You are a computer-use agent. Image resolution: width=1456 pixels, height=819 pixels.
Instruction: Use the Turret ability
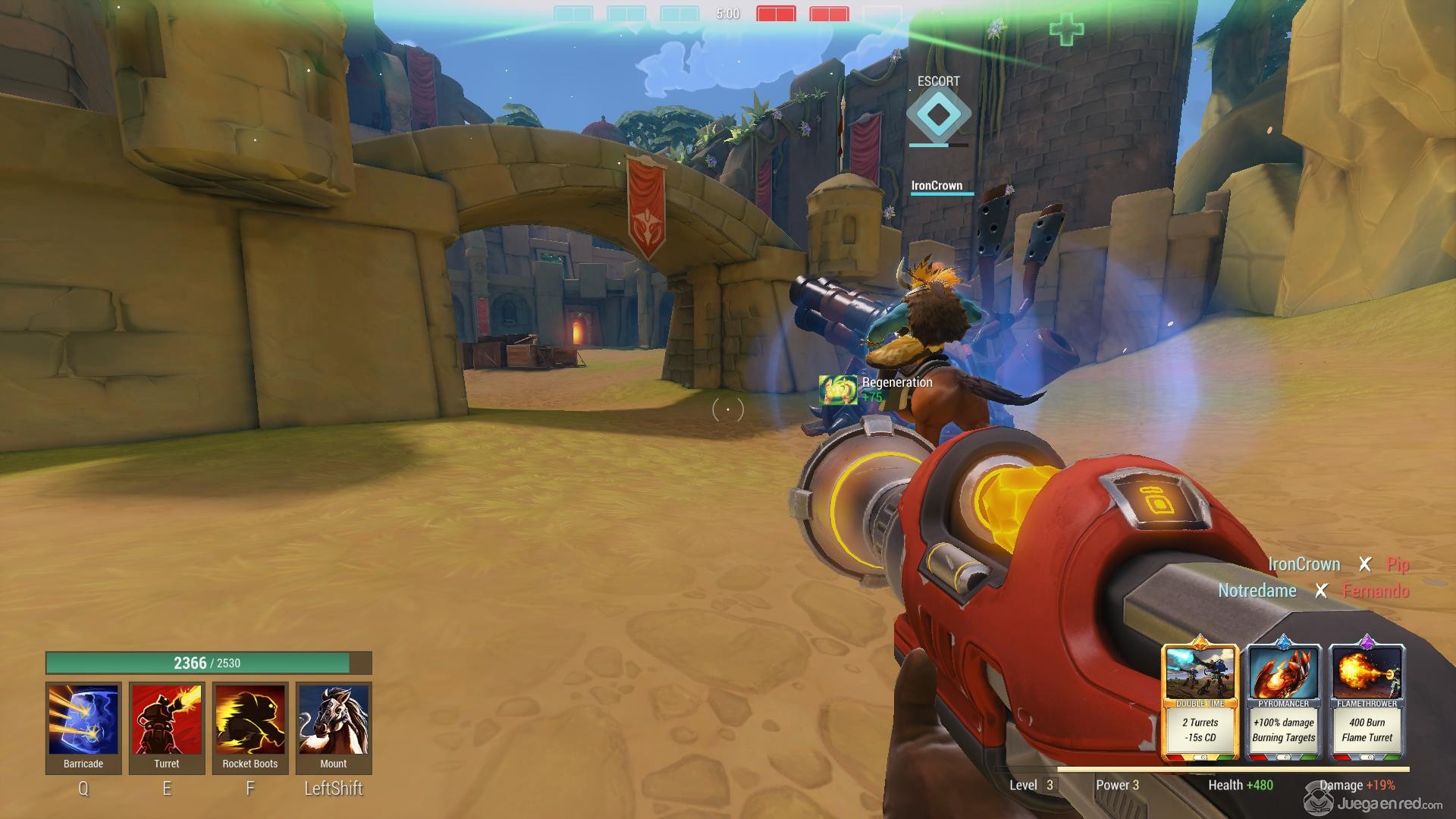(x=167, y=720)
